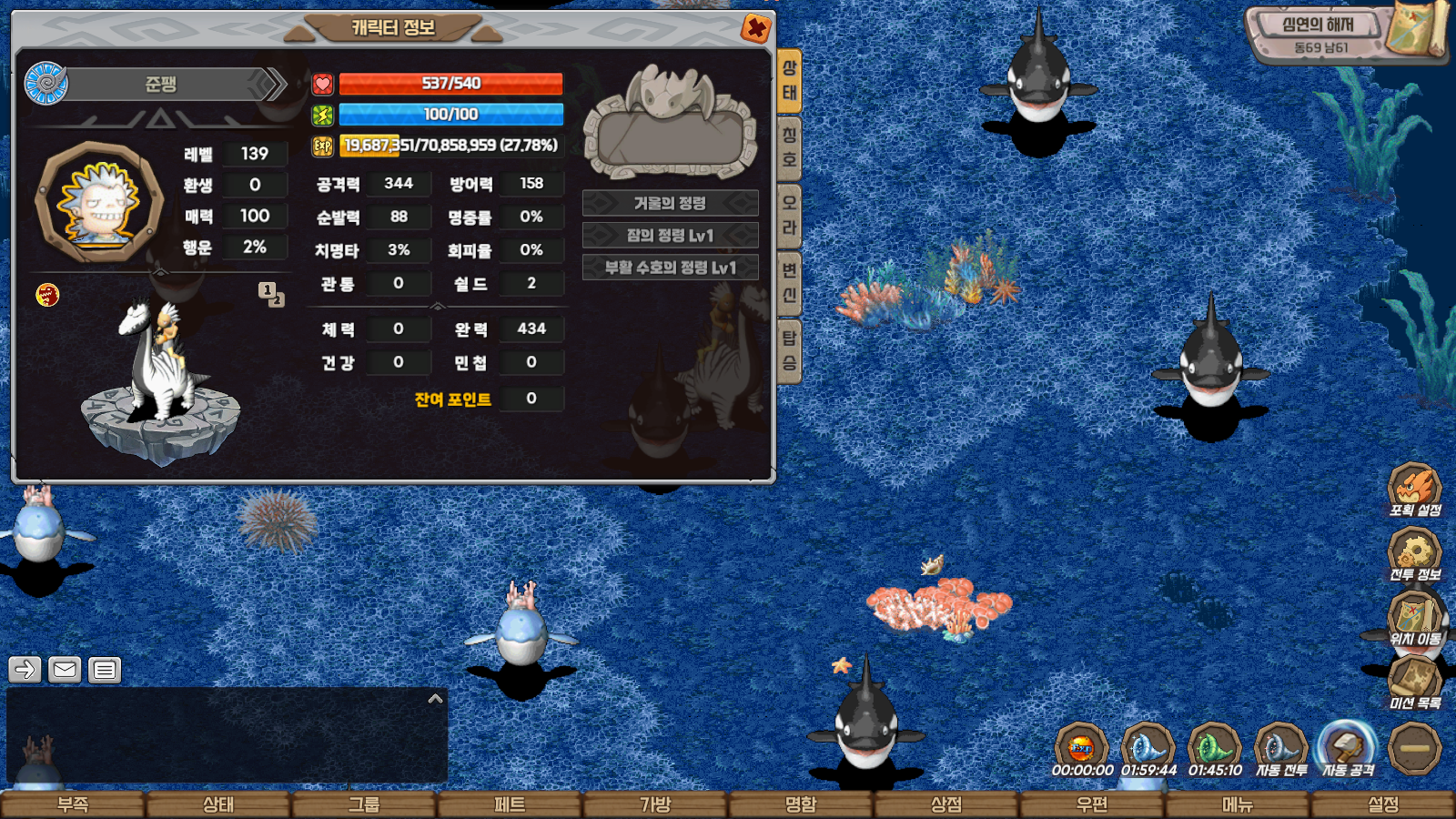Select the 변신 side tab

pos(789,282)
